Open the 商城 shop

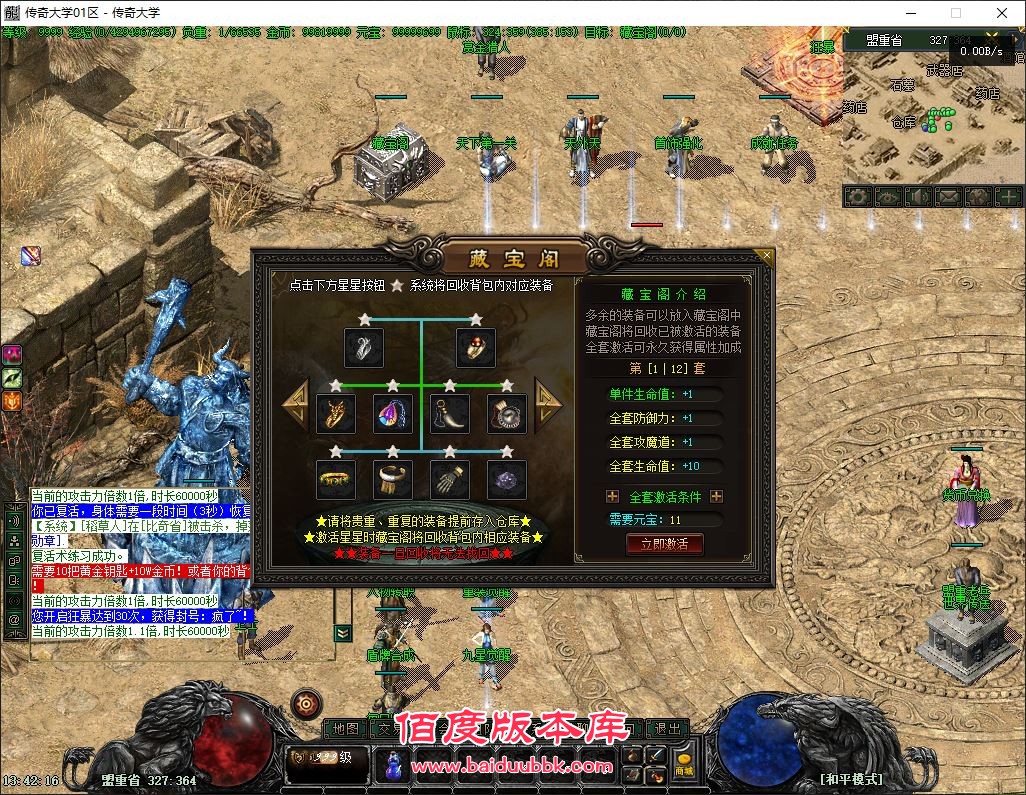(684, 764)
